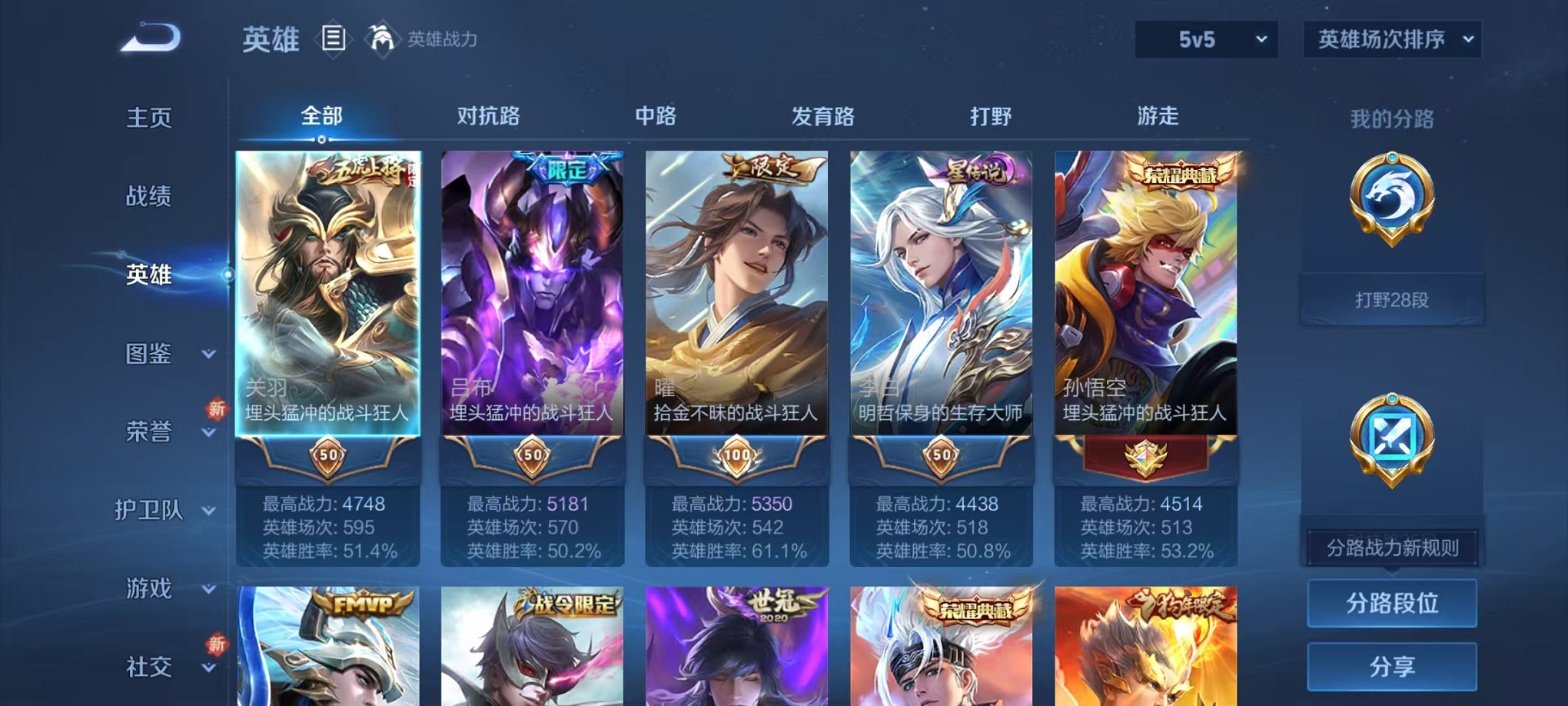Open the hero list detail icon beside 英雄 title
This screenshot has width=1568, height=706.
tap(335, 38)
